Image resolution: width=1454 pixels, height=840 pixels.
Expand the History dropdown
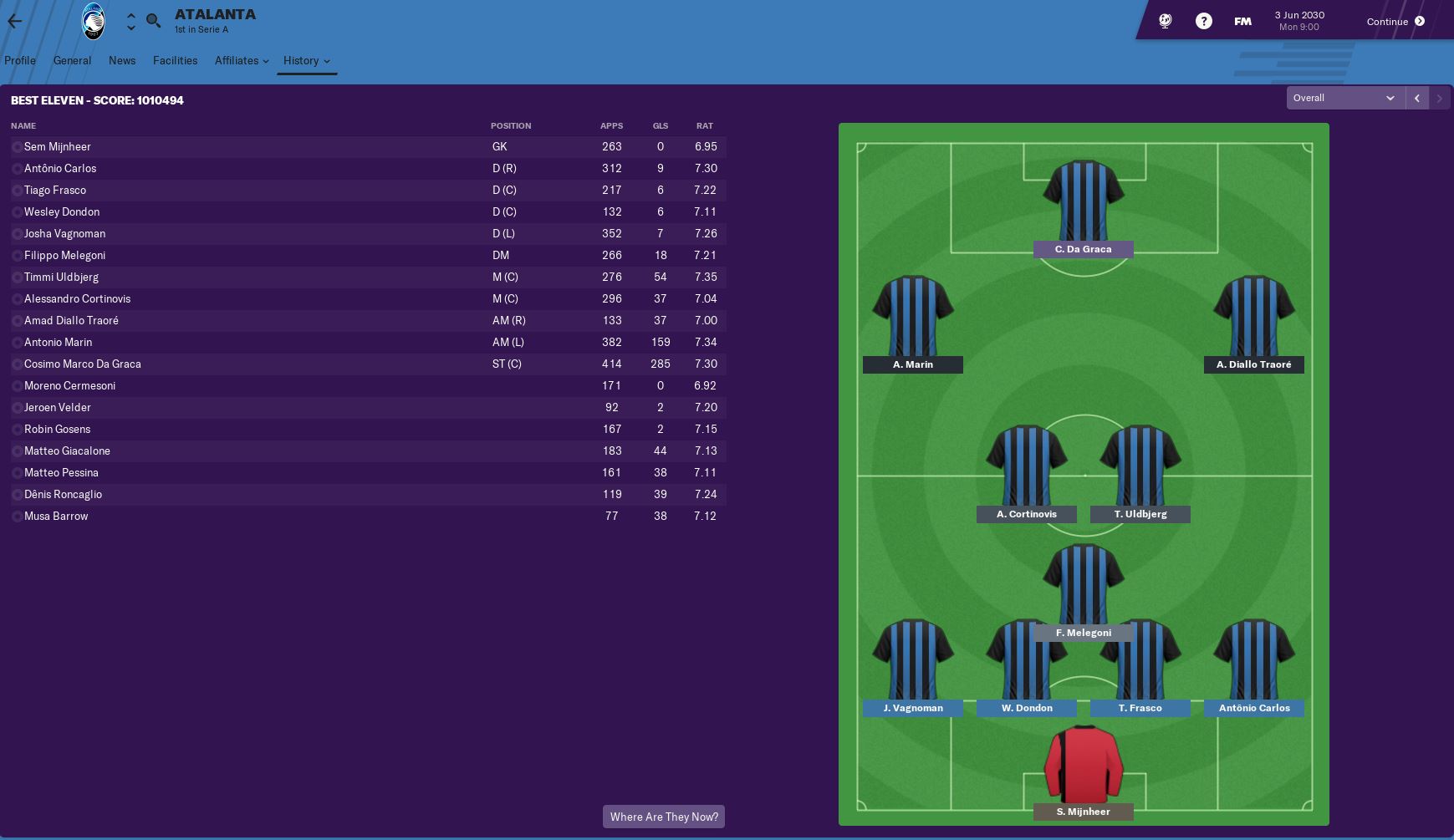tap(306, 60)
